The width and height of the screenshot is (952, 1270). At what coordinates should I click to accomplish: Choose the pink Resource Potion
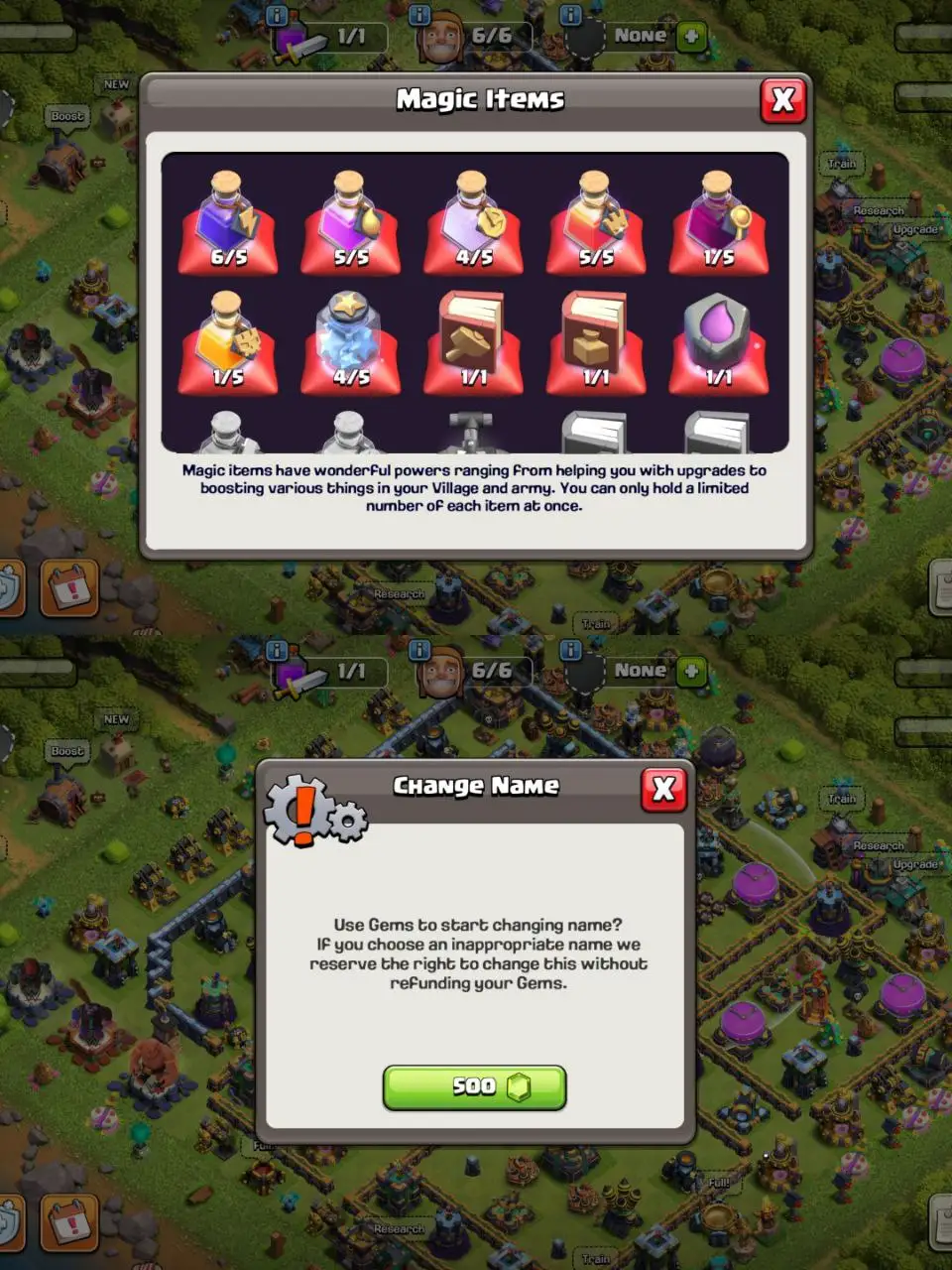tap(351, 221)
